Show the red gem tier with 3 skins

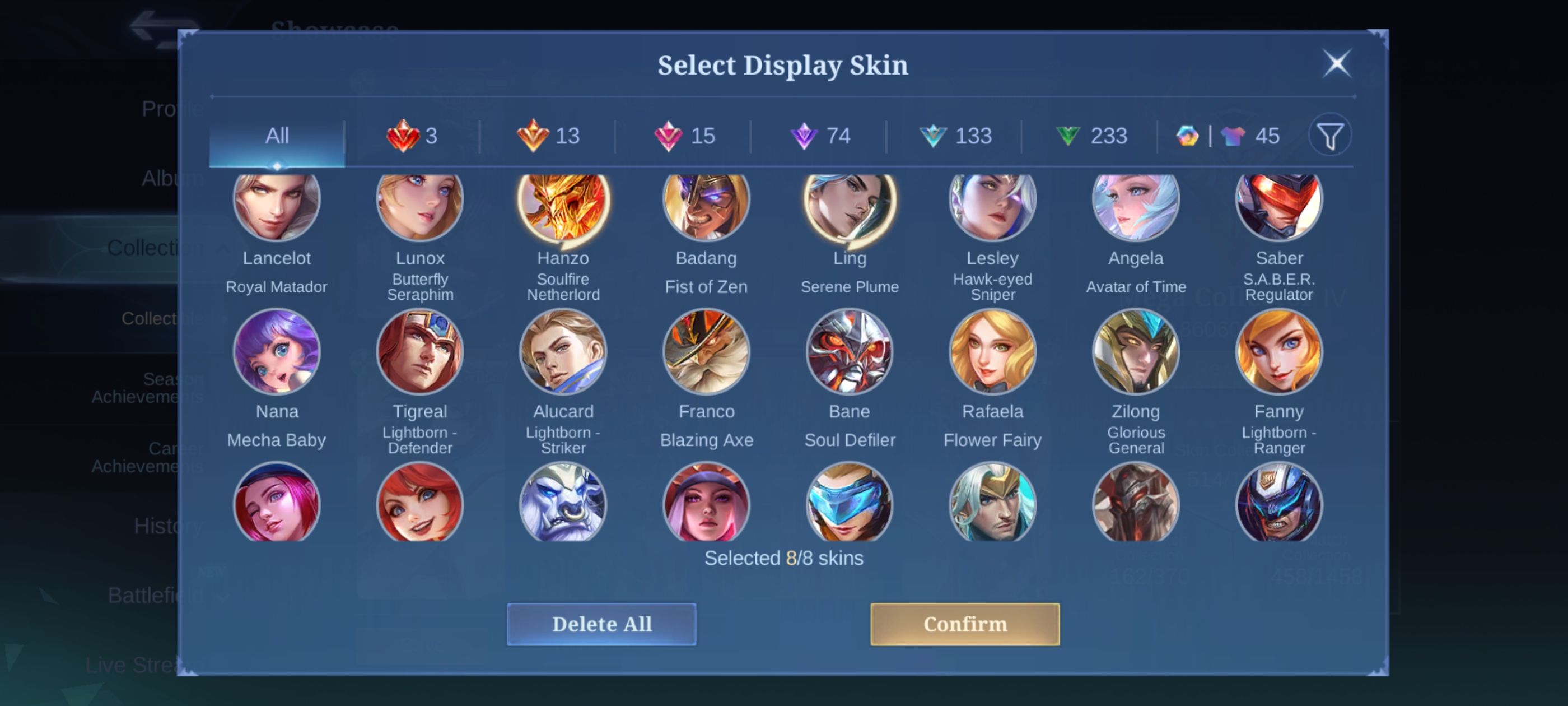point(412,136)
